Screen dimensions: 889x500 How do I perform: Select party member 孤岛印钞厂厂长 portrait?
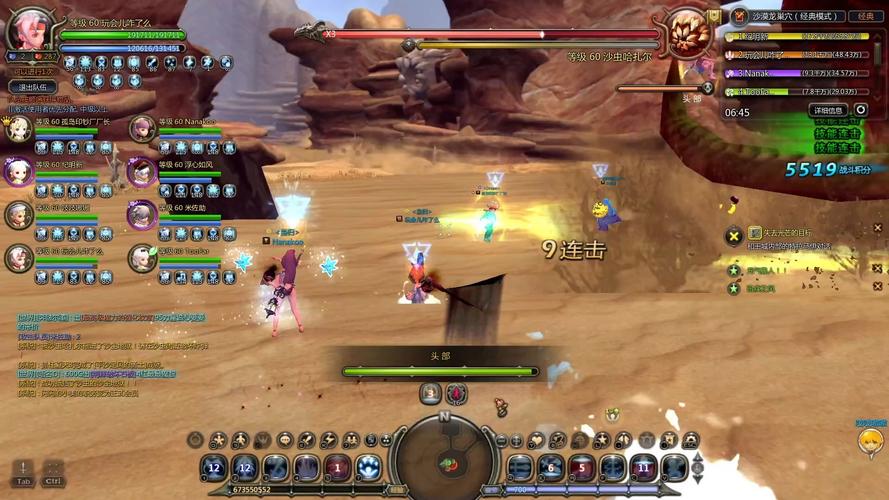[x=18, y=128]
